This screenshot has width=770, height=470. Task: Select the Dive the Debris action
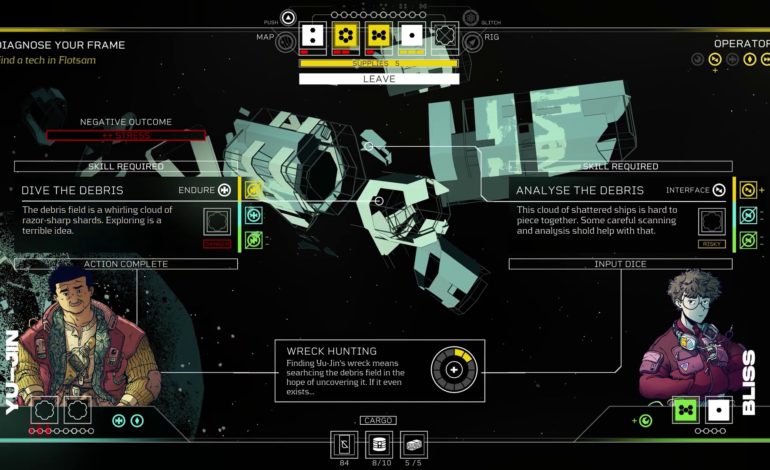(x=70, y=189)
